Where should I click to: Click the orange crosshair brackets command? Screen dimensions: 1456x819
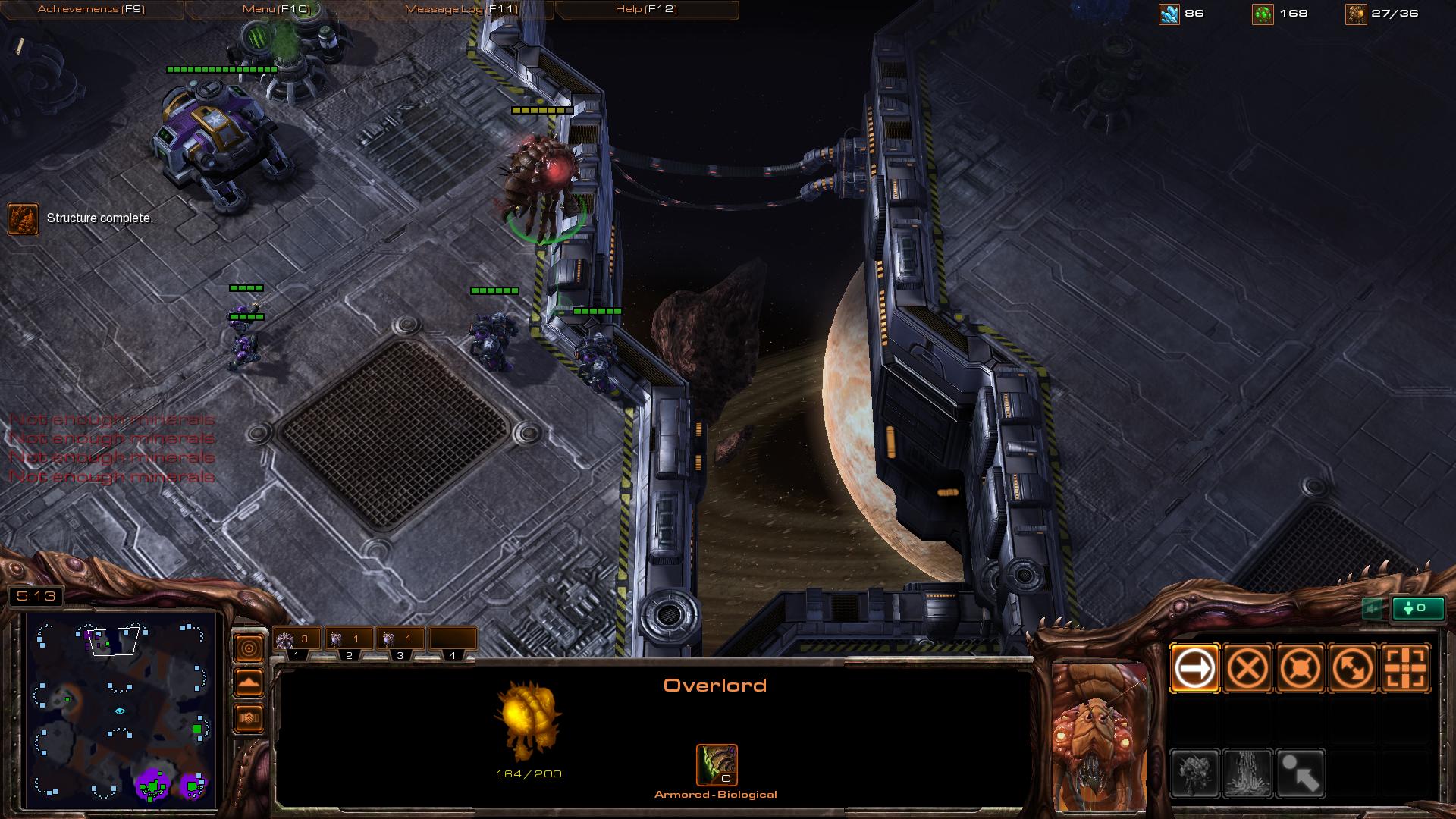tap(1406, 669)
